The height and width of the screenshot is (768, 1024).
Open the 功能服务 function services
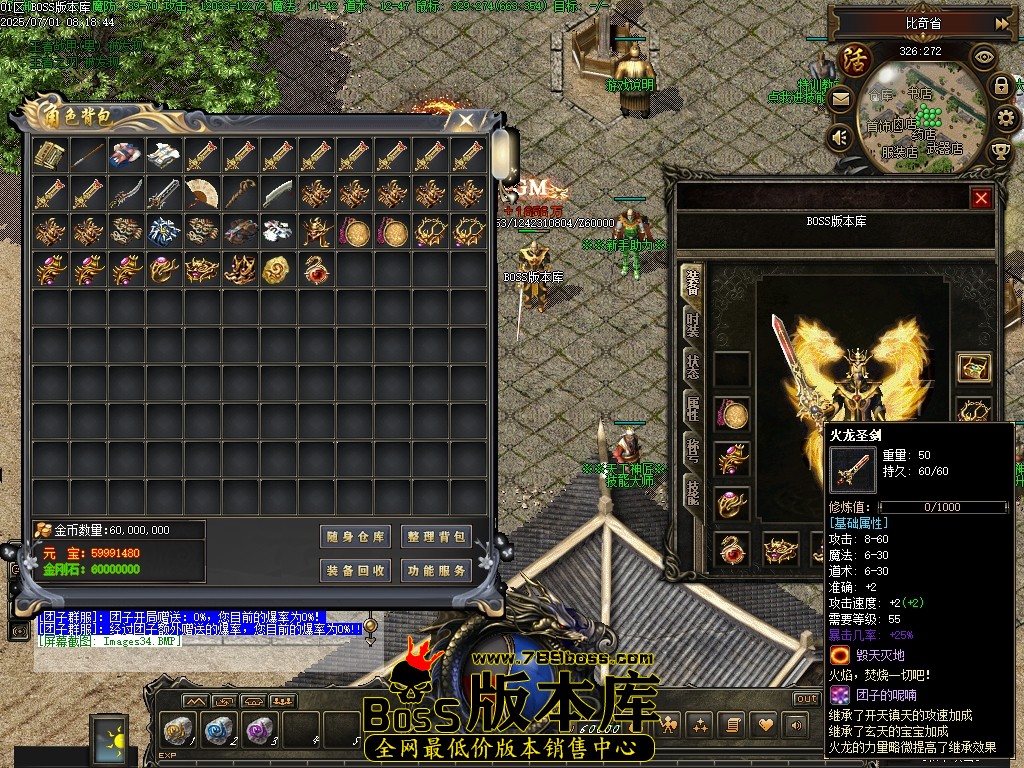point(436,571)
